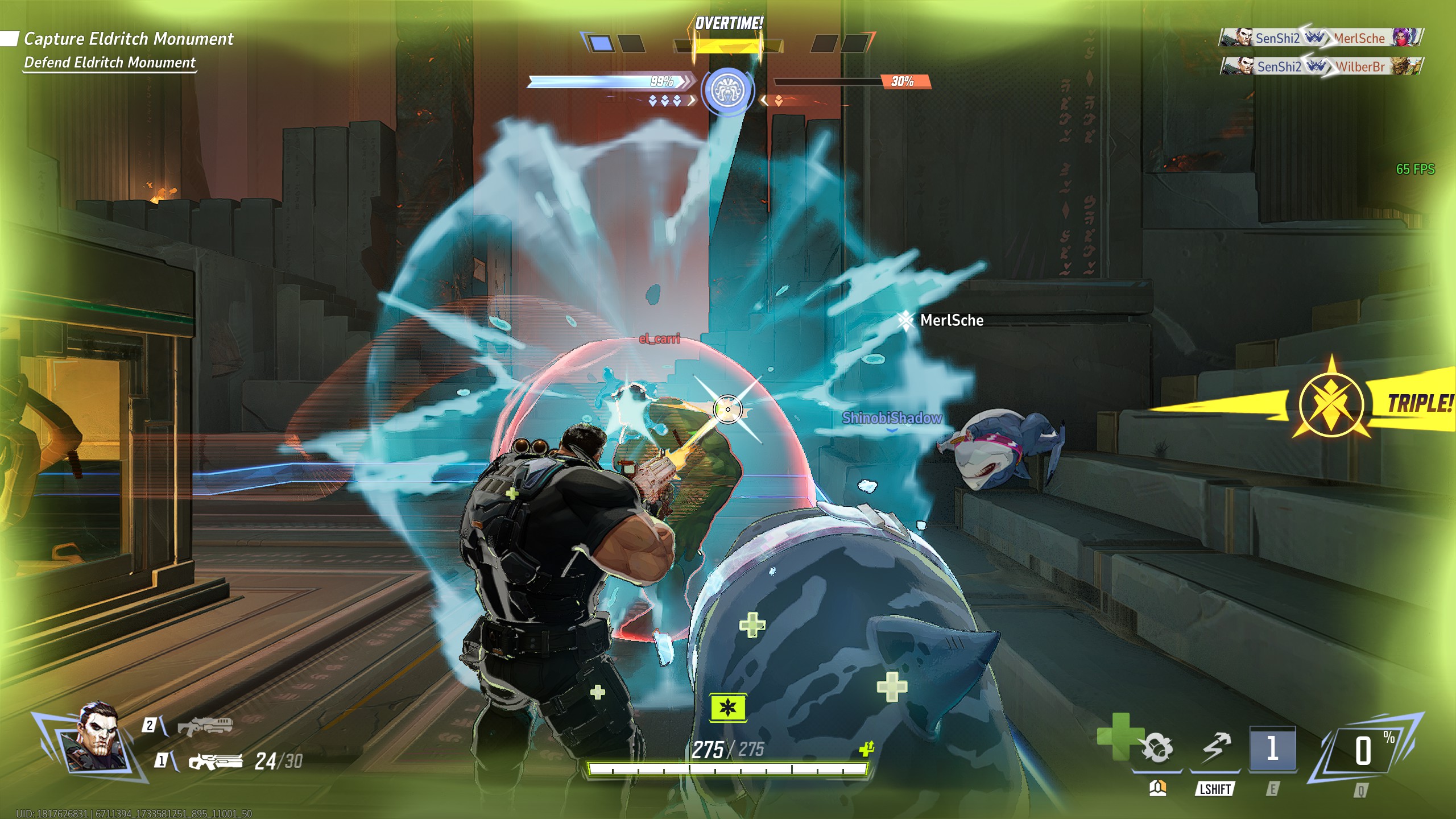Screen dimensions: 1456x819
Task: Activate the smoke grenade ability icon
Action: click(x=1157, y=748)
